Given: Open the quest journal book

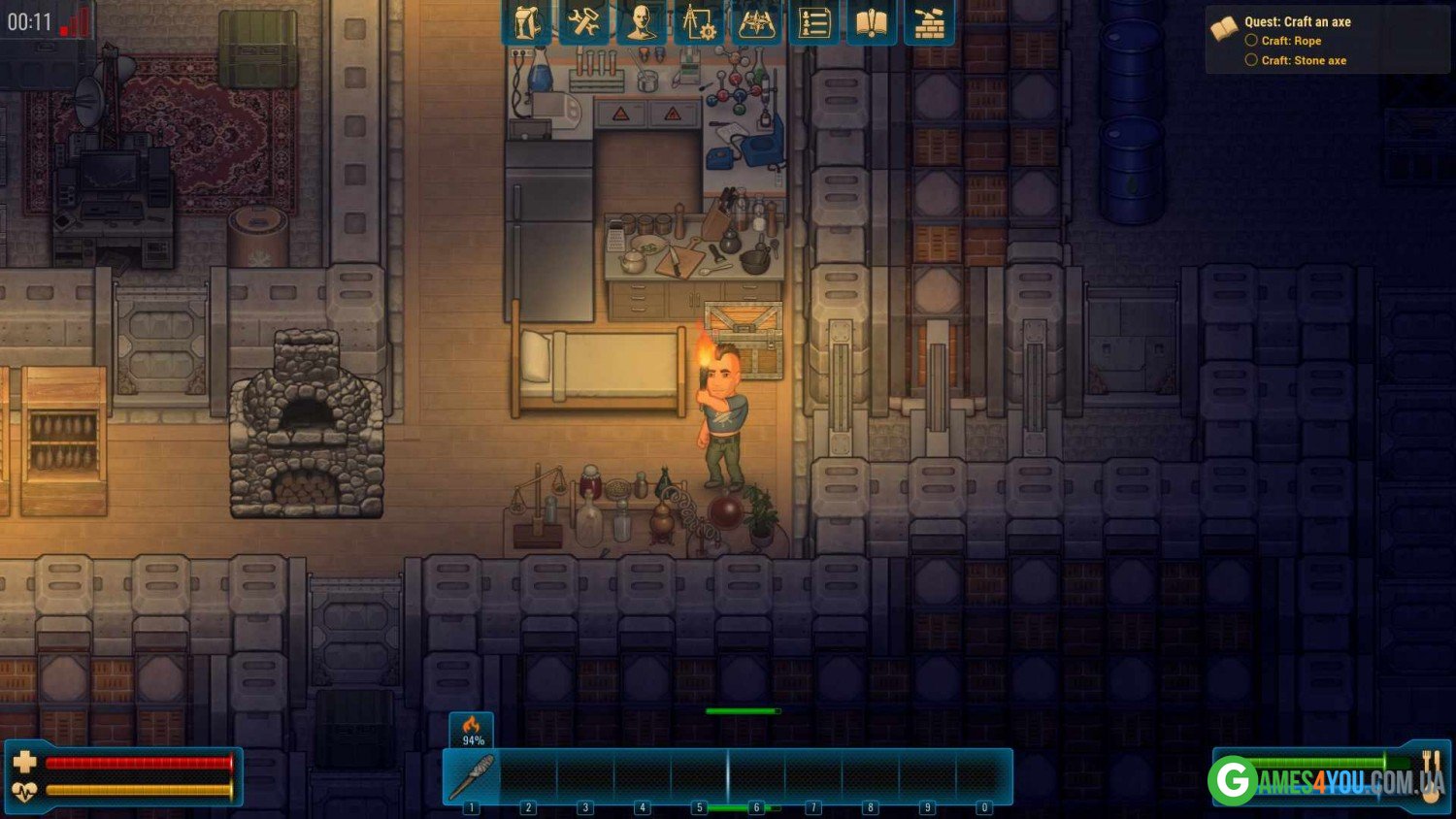Looking at the screenshot, I should coord(871,23).
